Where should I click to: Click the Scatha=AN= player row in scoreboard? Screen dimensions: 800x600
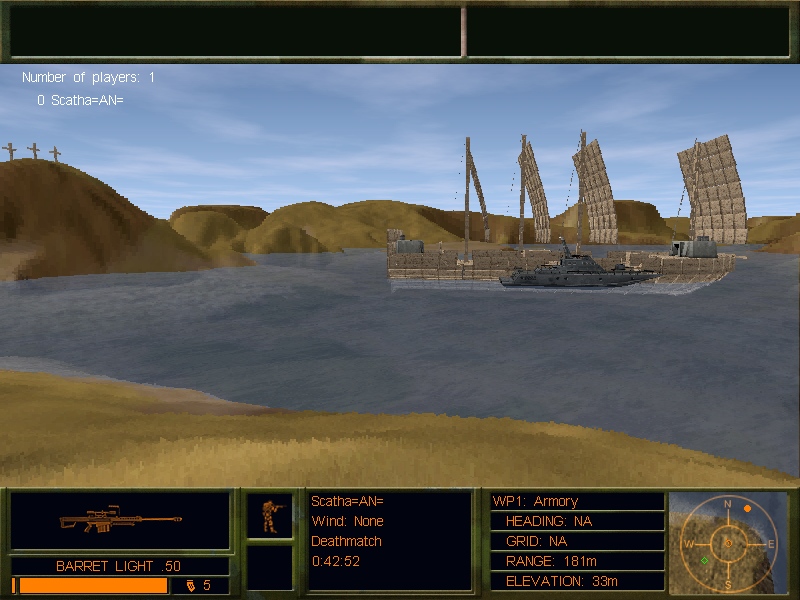click(80, 100)
